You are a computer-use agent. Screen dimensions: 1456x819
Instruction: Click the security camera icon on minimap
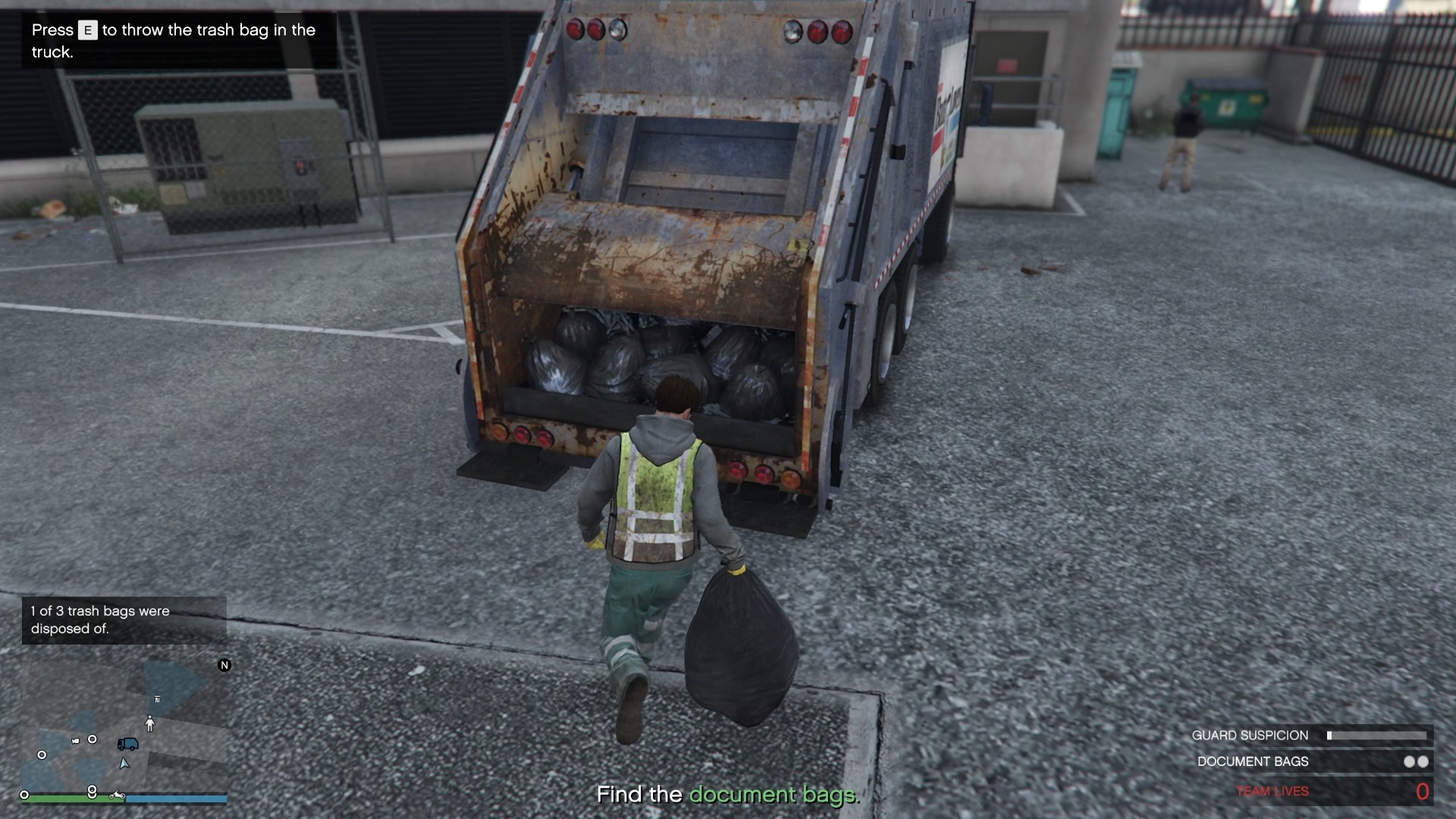coord(75,741)
